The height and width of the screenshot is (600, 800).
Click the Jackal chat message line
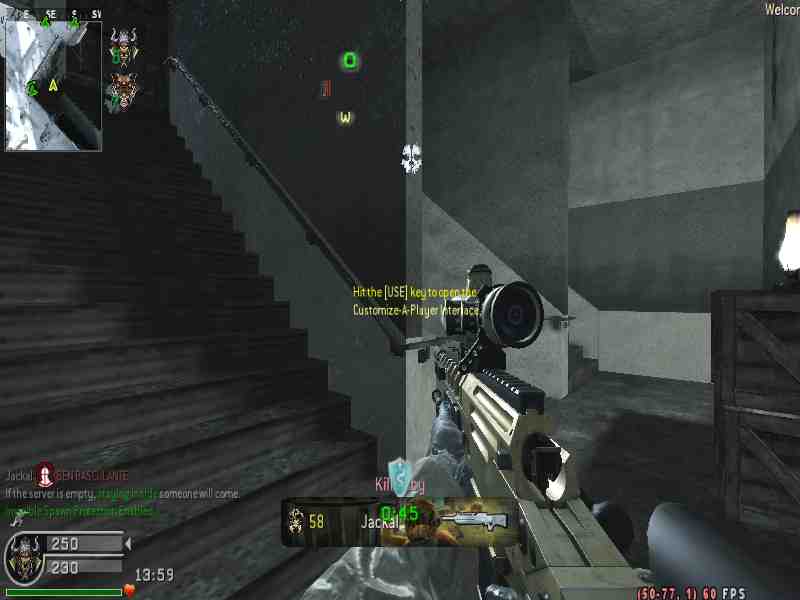67,477
